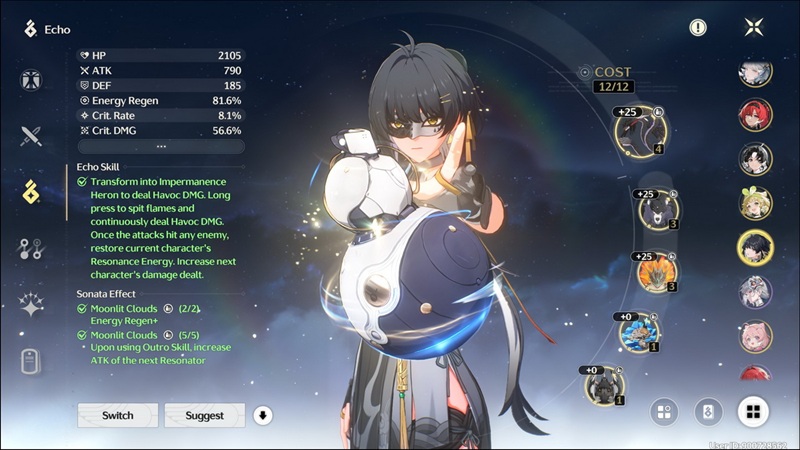The image size is (800, 450).
Task: Open the sparkle star resonance chain tab
Action: click(31, 306)
